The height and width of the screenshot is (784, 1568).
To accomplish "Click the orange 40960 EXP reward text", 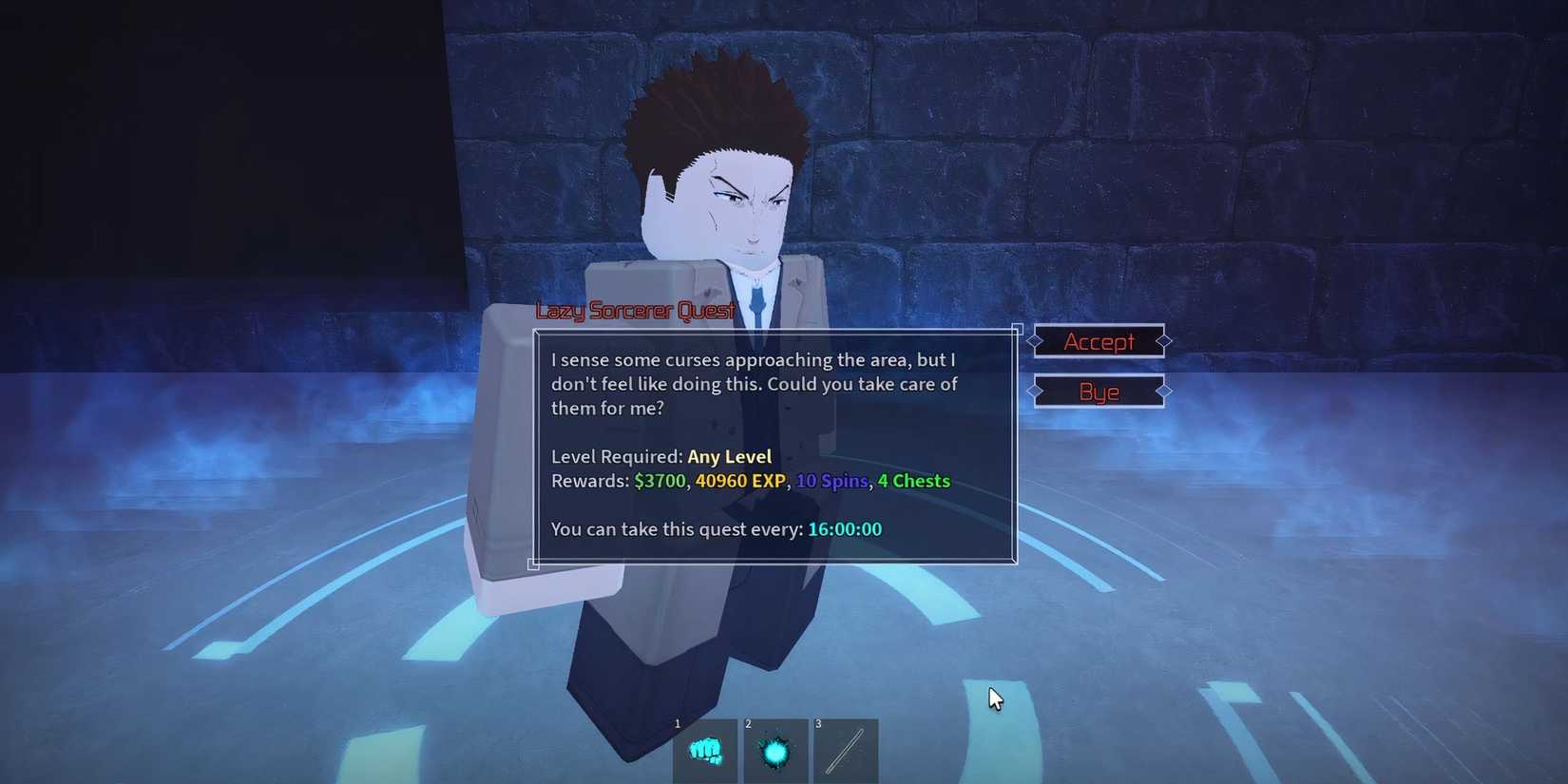I will point(740,481).
